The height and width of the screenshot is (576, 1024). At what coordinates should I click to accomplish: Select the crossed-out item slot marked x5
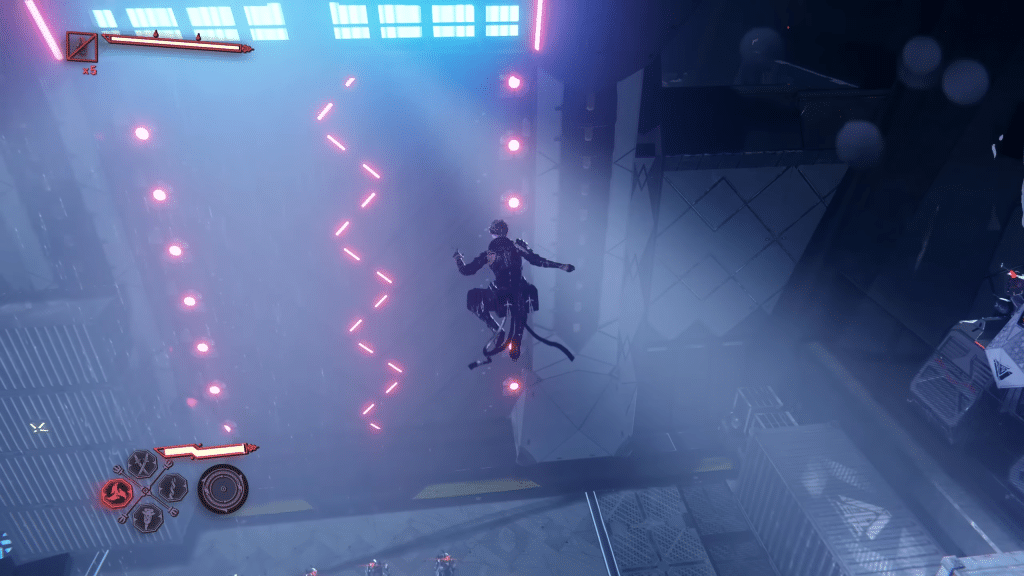82,46
